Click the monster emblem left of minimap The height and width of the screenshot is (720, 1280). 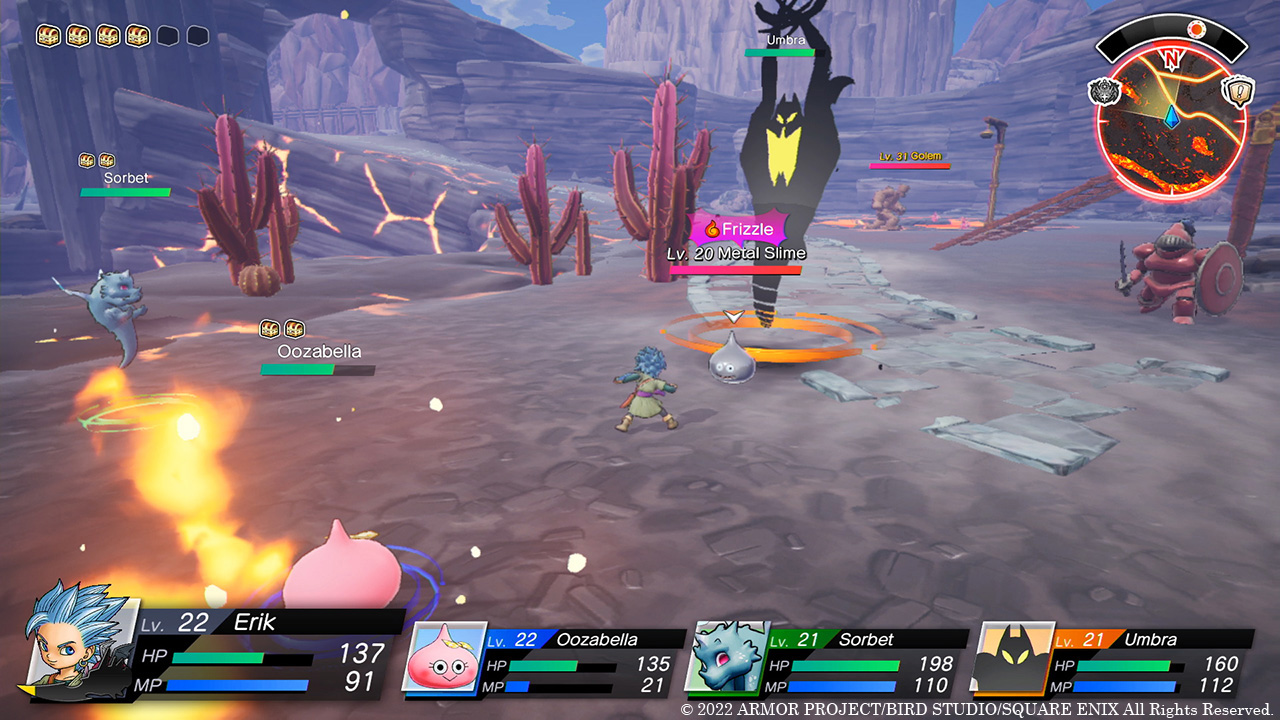point(1104,92)
